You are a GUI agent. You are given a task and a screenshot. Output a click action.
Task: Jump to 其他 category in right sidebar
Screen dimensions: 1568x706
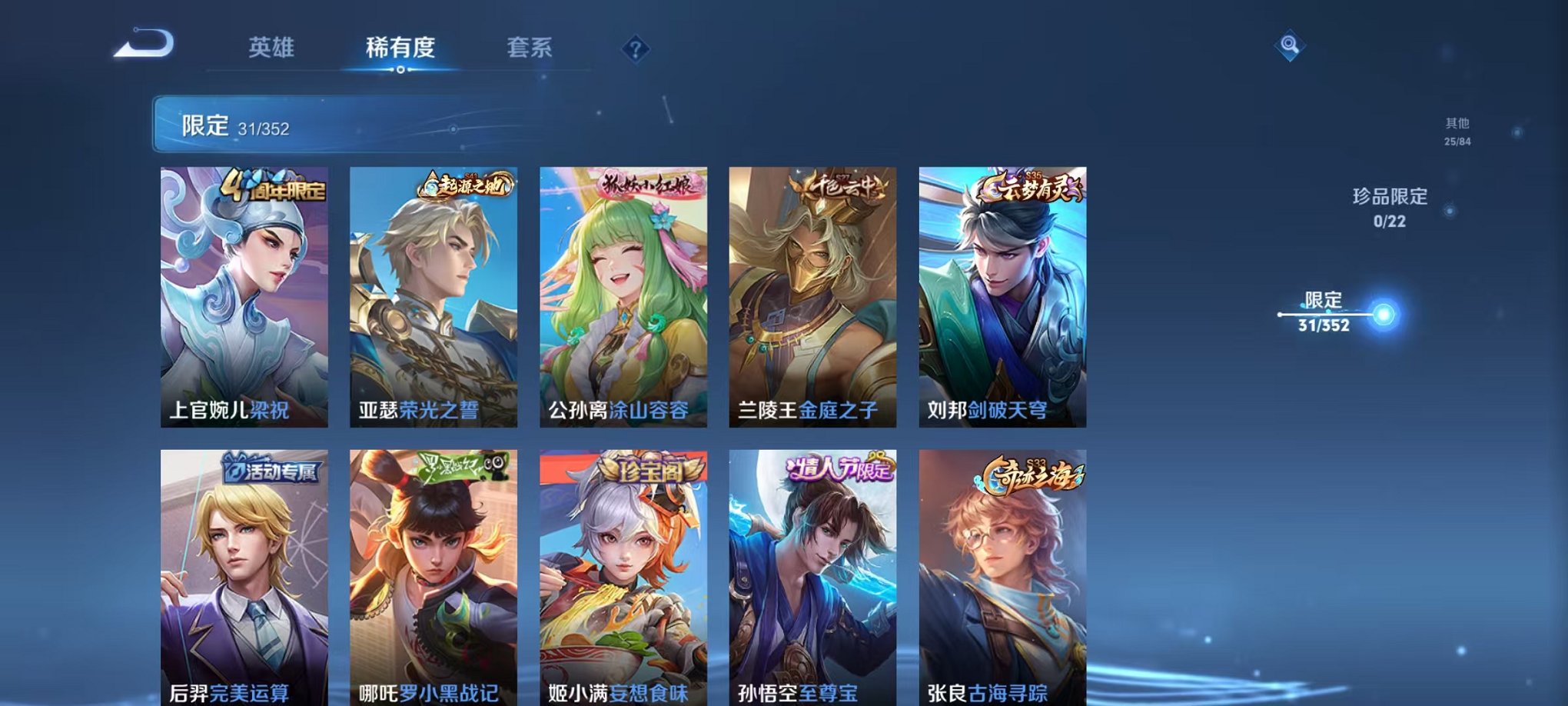[x=1457, y=127]
